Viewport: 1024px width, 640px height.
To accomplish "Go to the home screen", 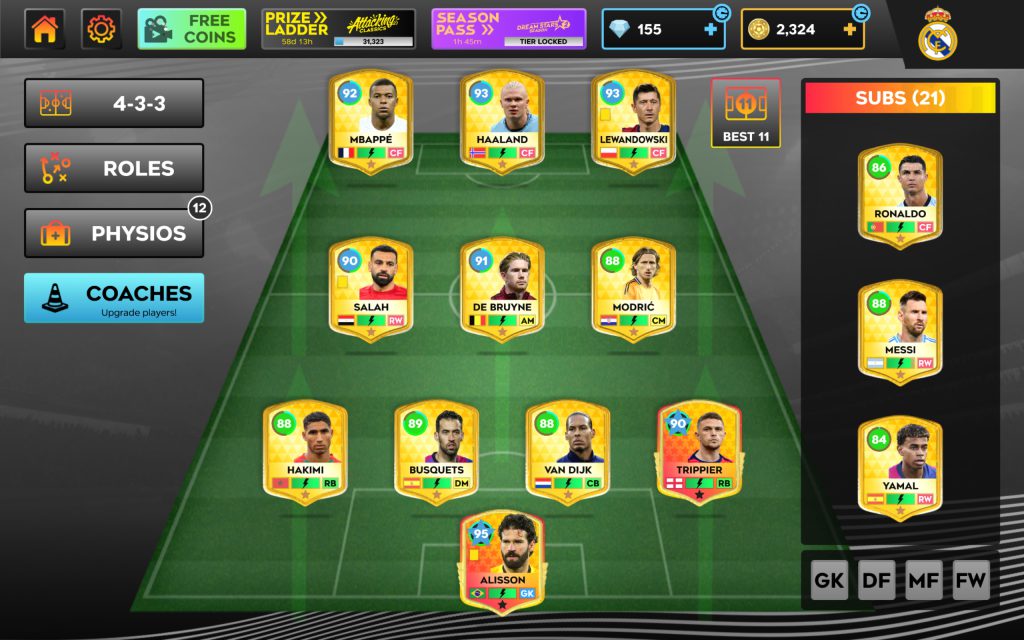I will tap(45, 30).
